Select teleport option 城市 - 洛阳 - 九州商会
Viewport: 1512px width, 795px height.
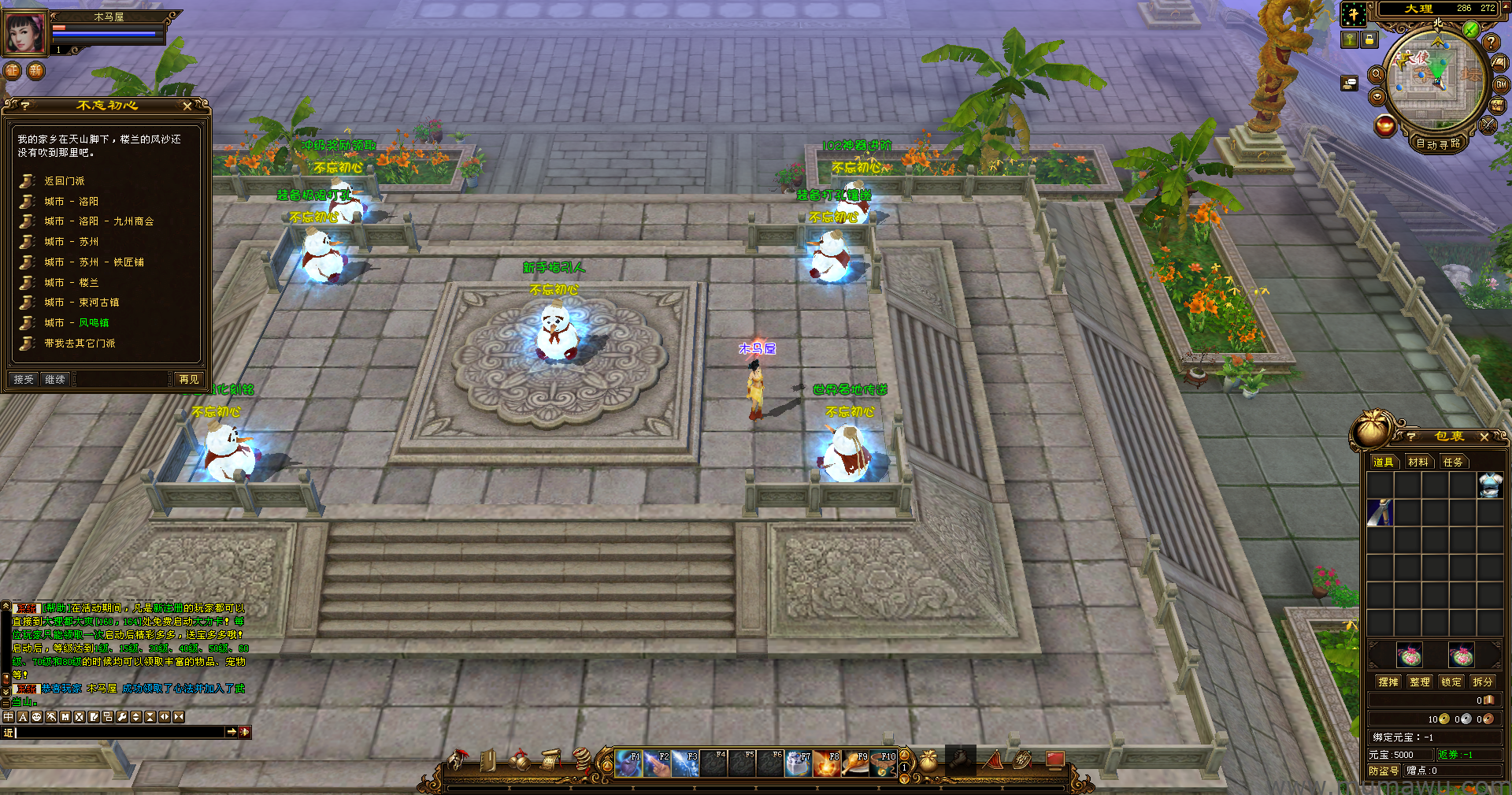98,221
